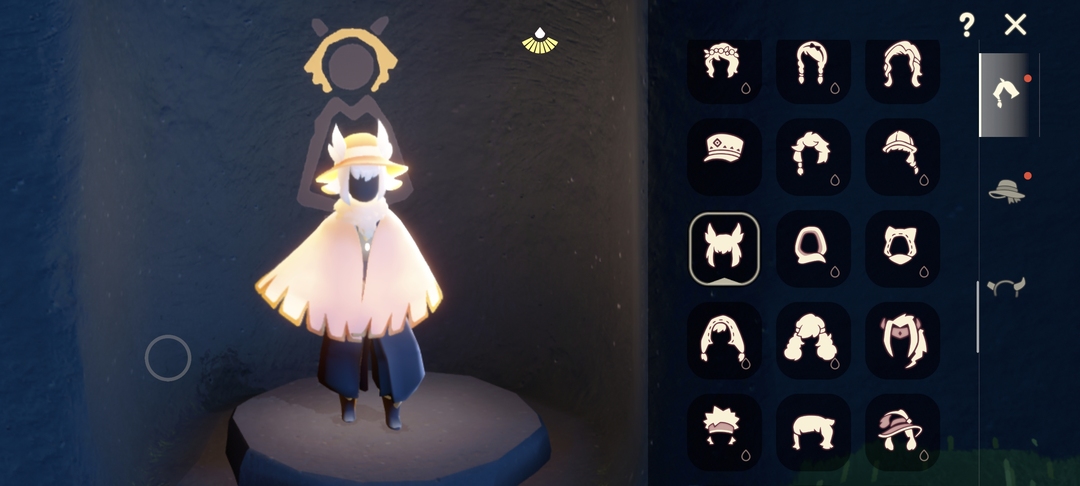Screen dimensions: 1080x486
Task: Switch to the hat category tab
Action: (1006, 190)
